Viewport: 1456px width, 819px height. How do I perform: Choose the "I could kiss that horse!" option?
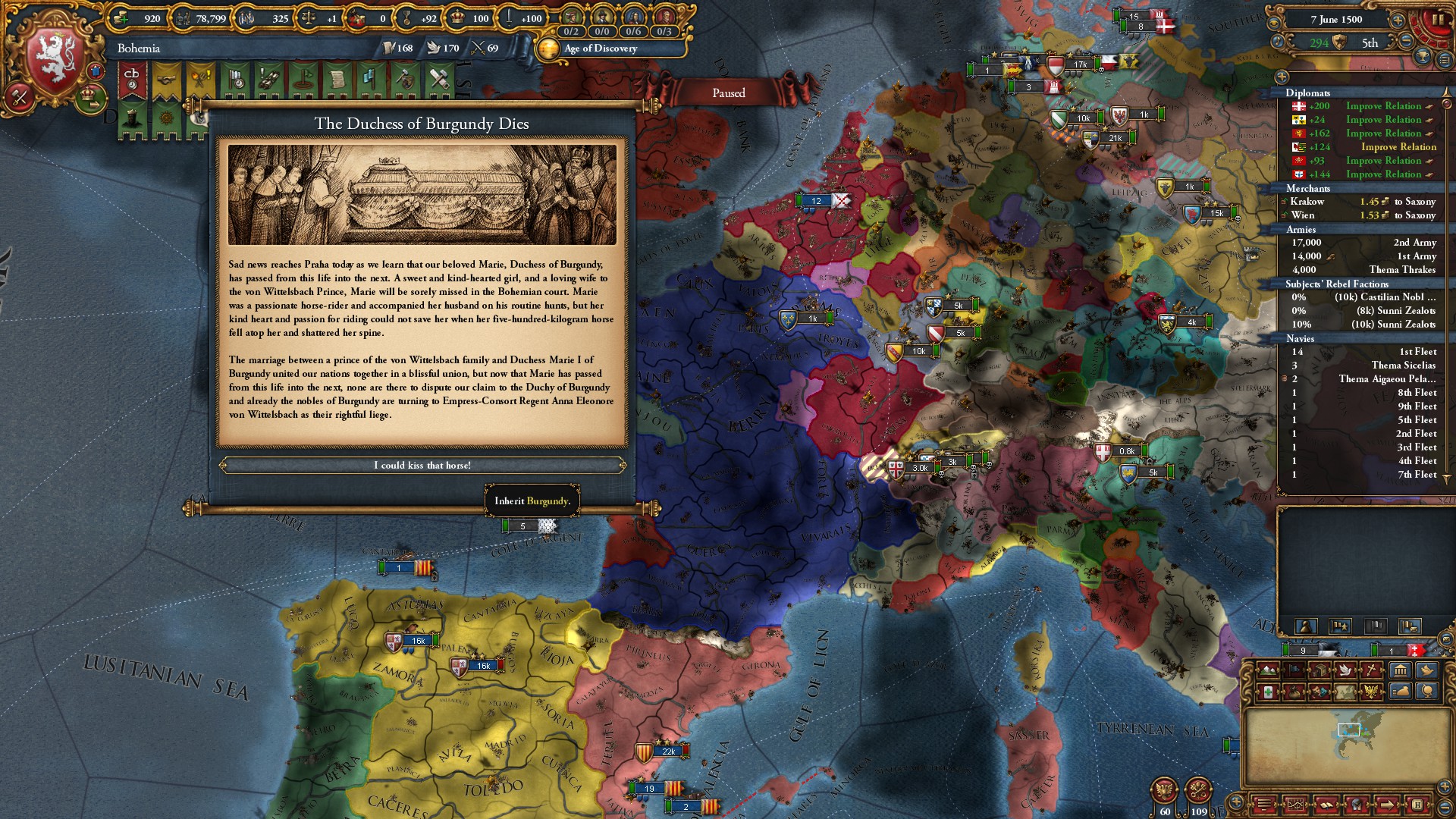click(x=422, y=465)
